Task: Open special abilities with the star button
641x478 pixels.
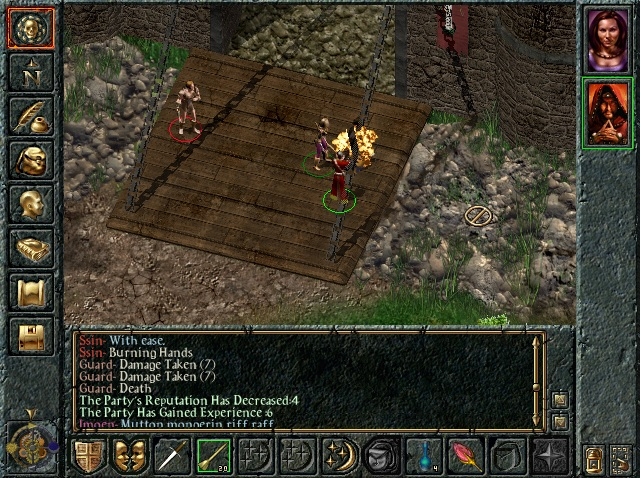Action: tap(549, 456)
